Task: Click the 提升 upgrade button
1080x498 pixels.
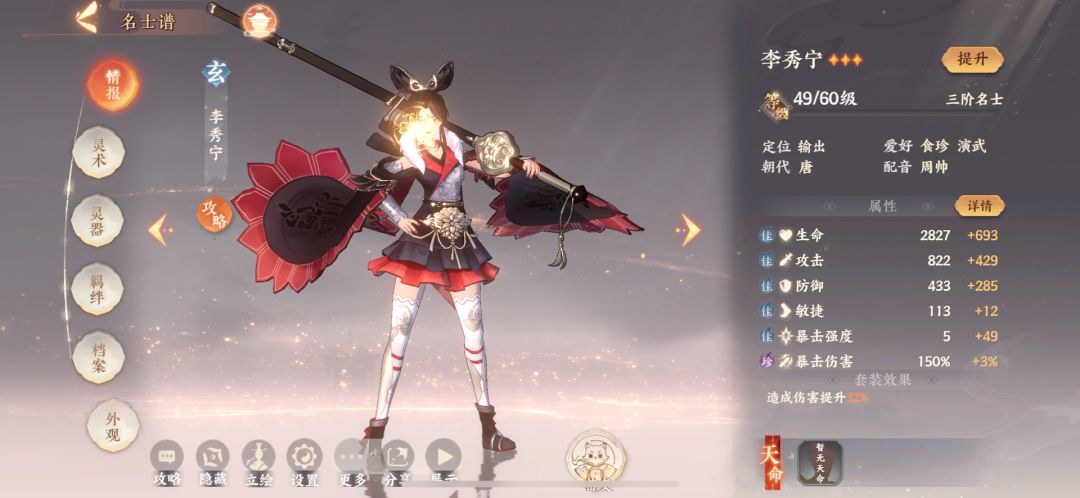Action: pos(971,59)
